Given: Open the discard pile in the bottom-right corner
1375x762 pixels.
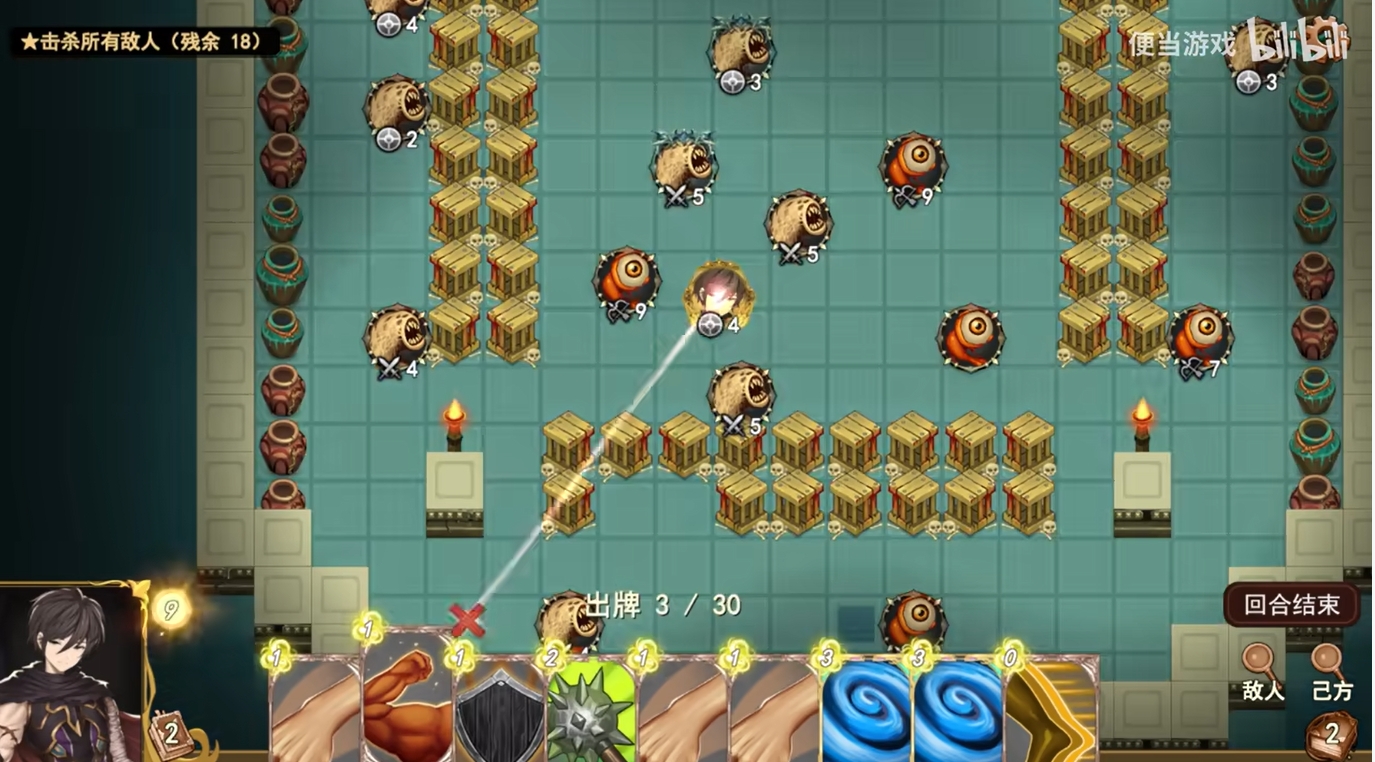Looking at the screenshot, I should point(1331,735).
